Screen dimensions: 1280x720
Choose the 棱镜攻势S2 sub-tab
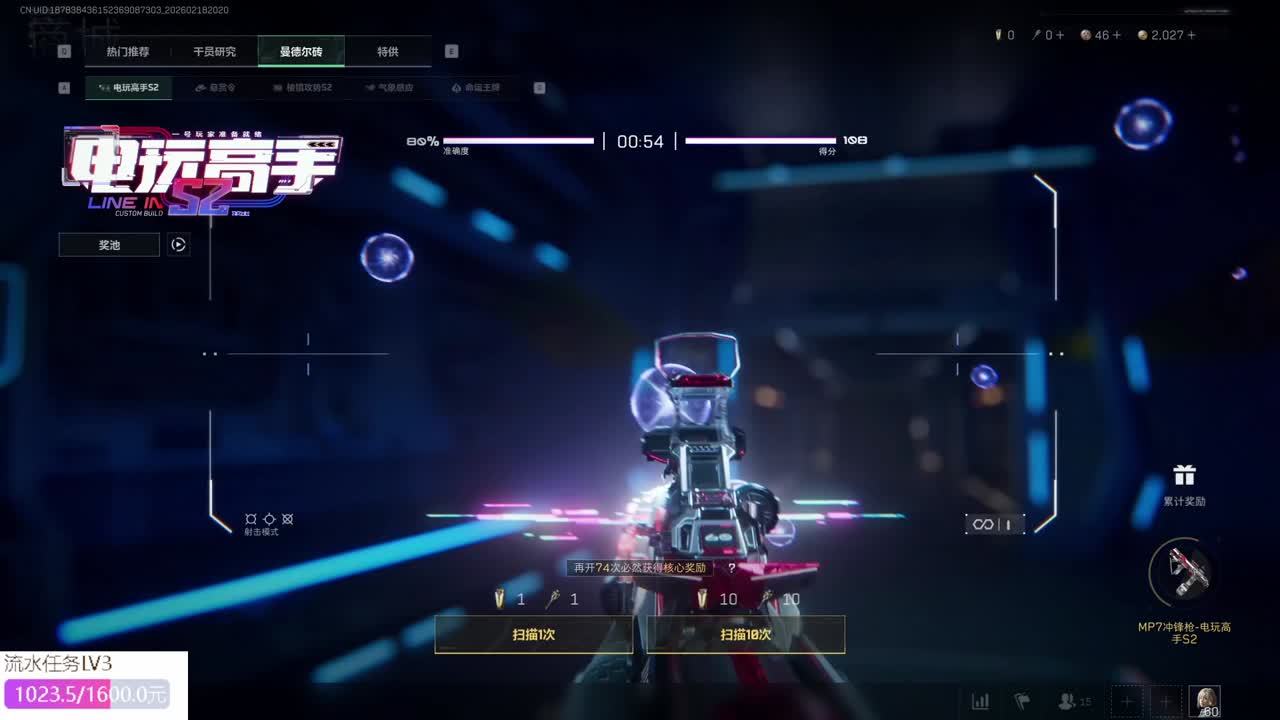point(302,88)
